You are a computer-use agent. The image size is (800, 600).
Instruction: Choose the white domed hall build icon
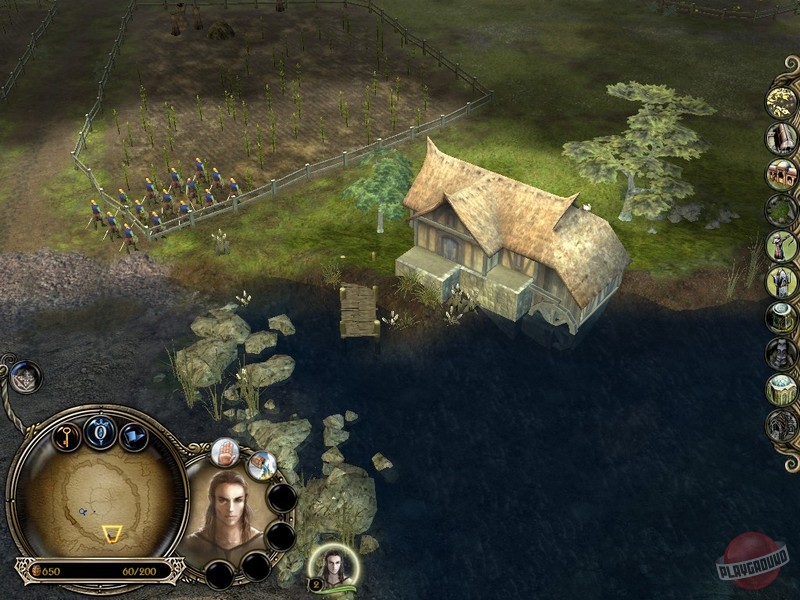[781, 389]
